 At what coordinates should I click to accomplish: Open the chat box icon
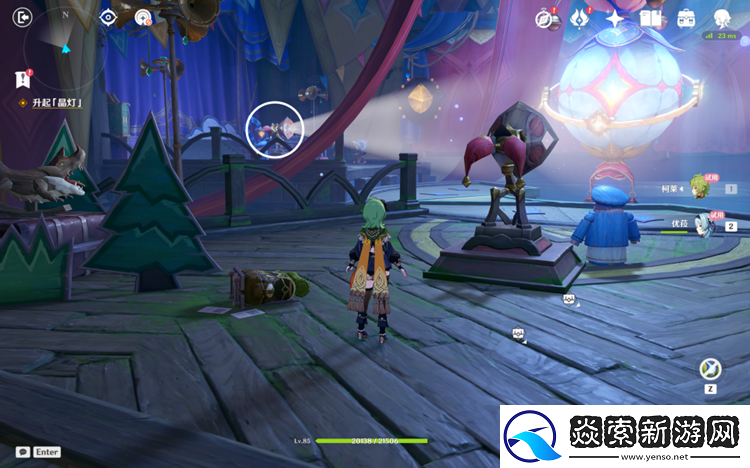pyautogui.click(x=22, y=452)
